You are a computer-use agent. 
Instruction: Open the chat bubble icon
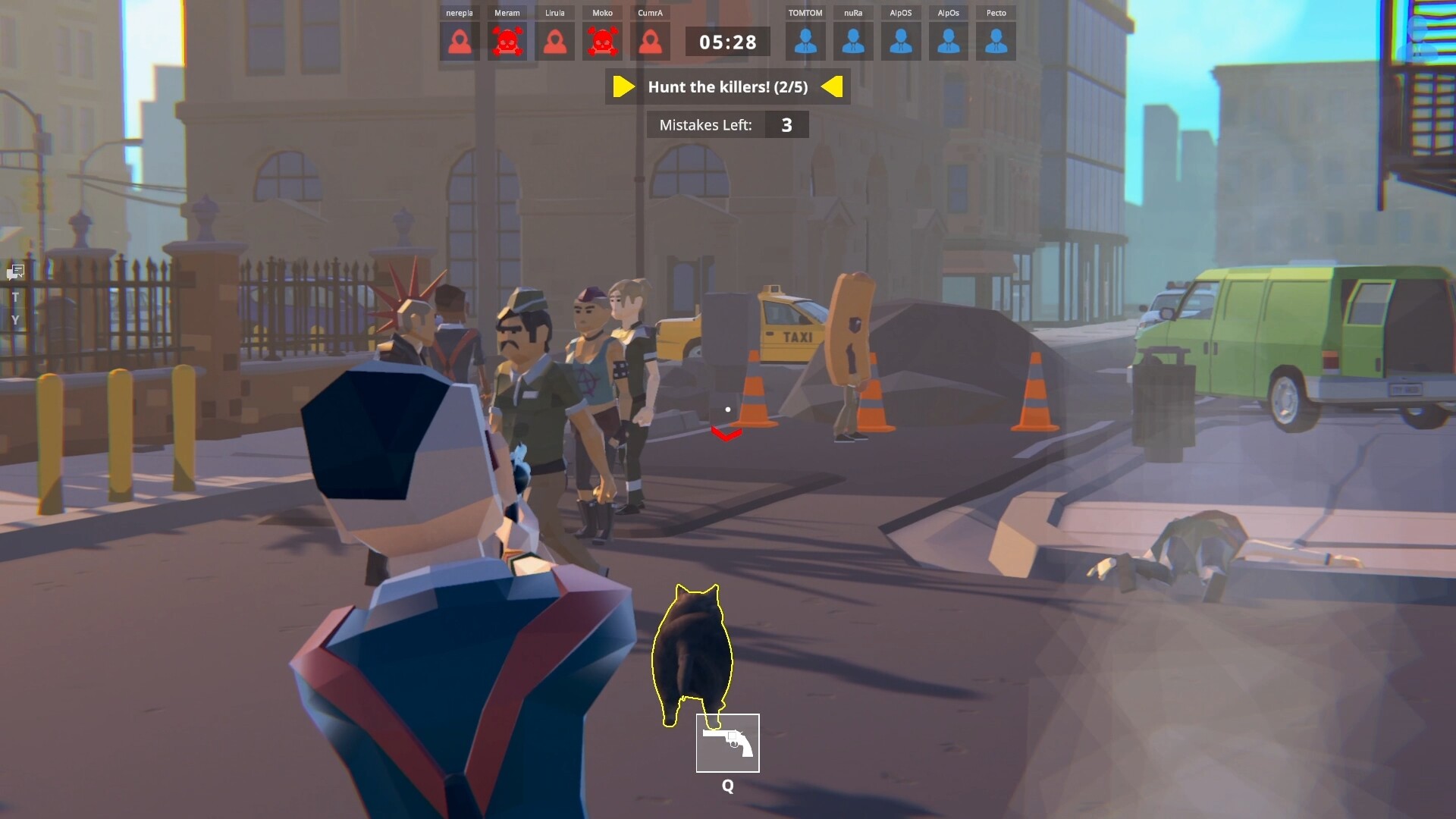pos(16,271)
